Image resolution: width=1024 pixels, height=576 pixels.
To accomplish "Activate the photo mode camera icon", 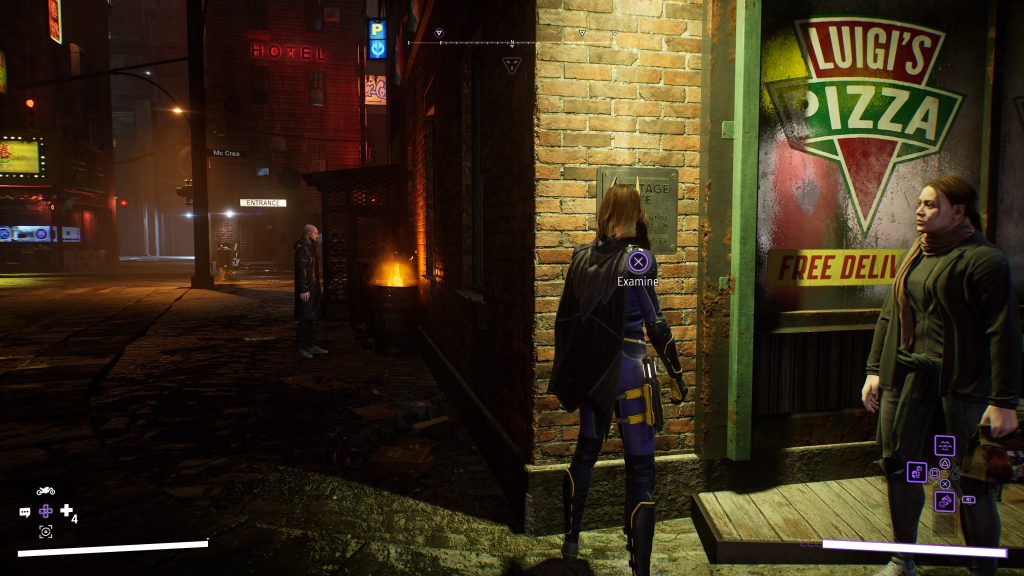I will click(45, 531).
